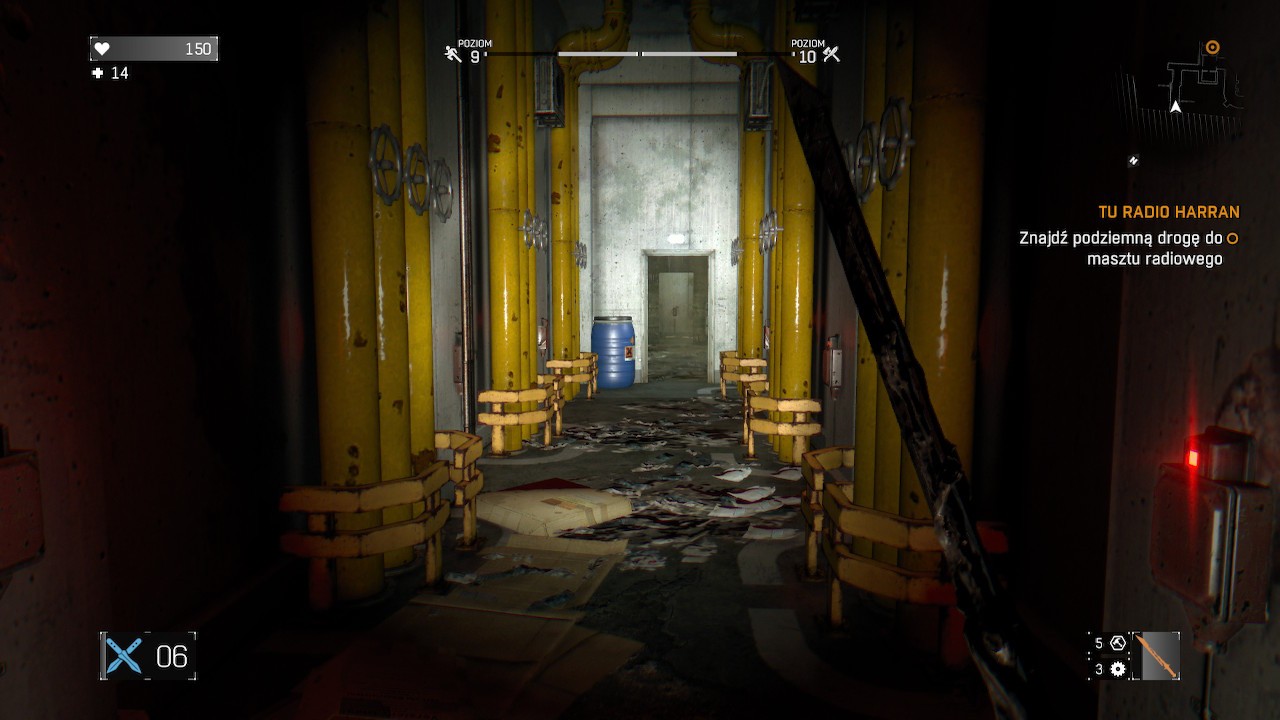Select the X weapon icon above the ammo count

pyautogui.click(x=123, y=655)
